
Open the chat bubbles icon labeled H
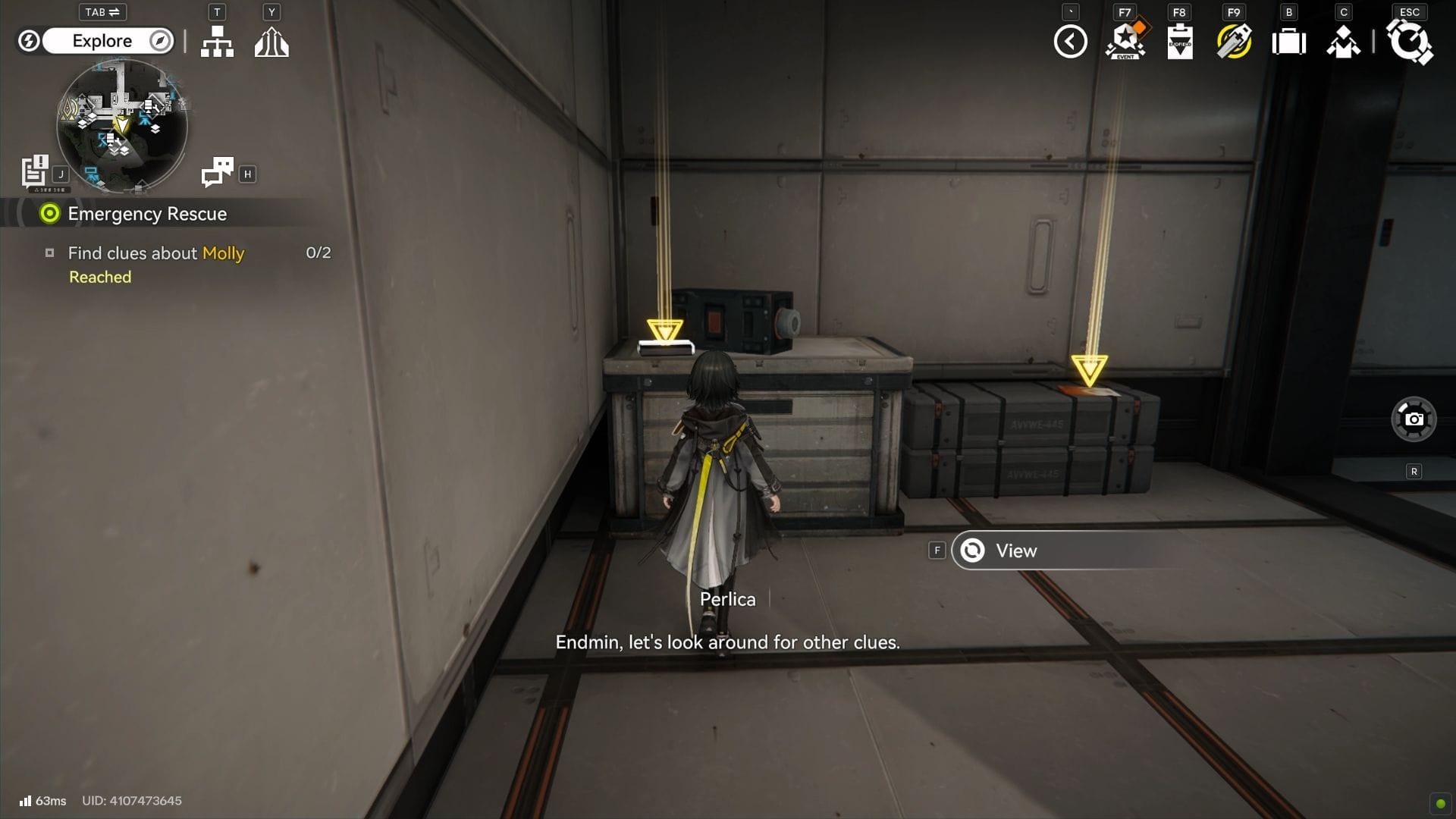click(218, 172)
